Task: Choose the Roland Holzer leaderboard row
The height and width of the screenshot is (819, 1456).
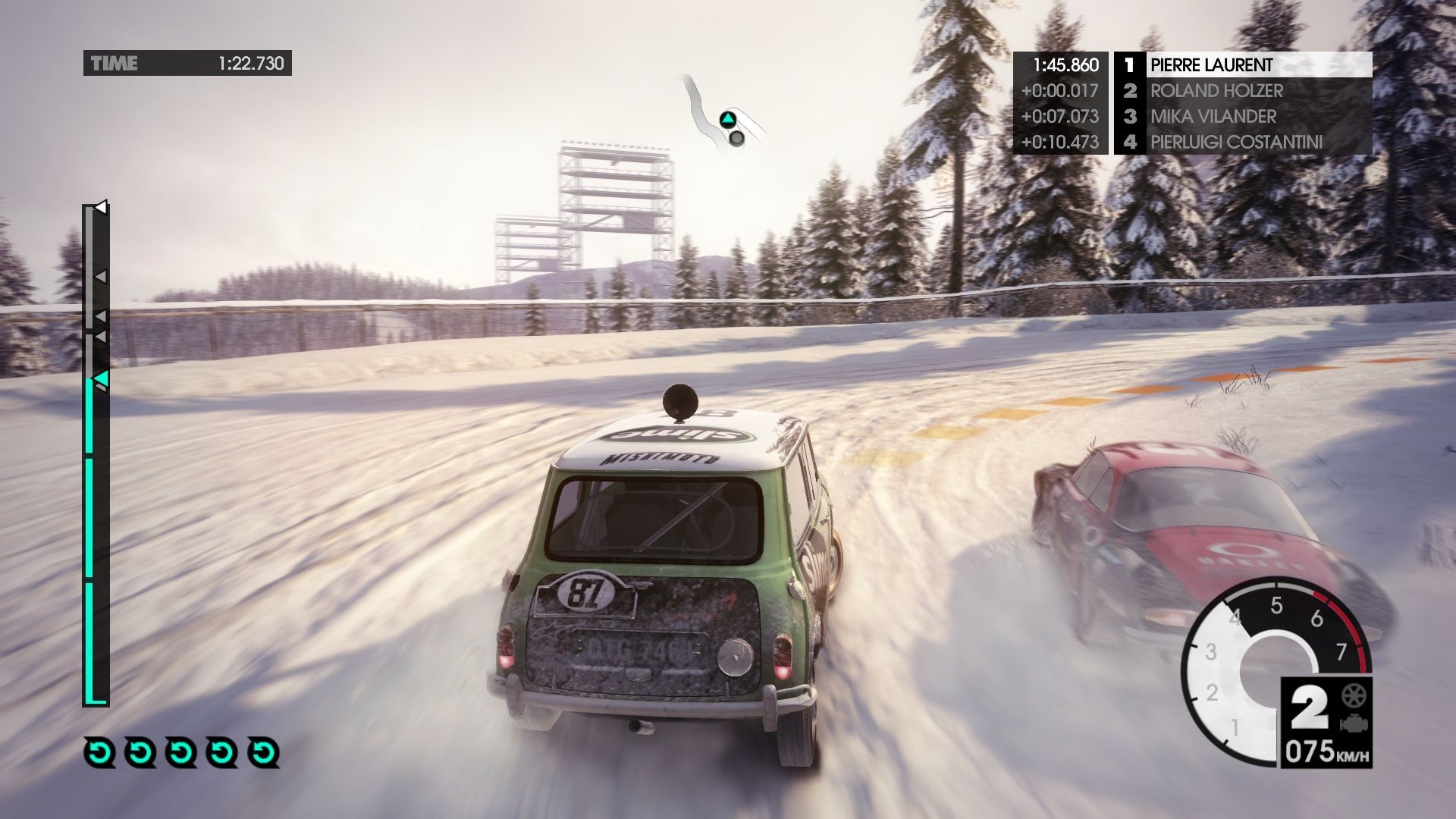Action: (x=1242, y=91)
